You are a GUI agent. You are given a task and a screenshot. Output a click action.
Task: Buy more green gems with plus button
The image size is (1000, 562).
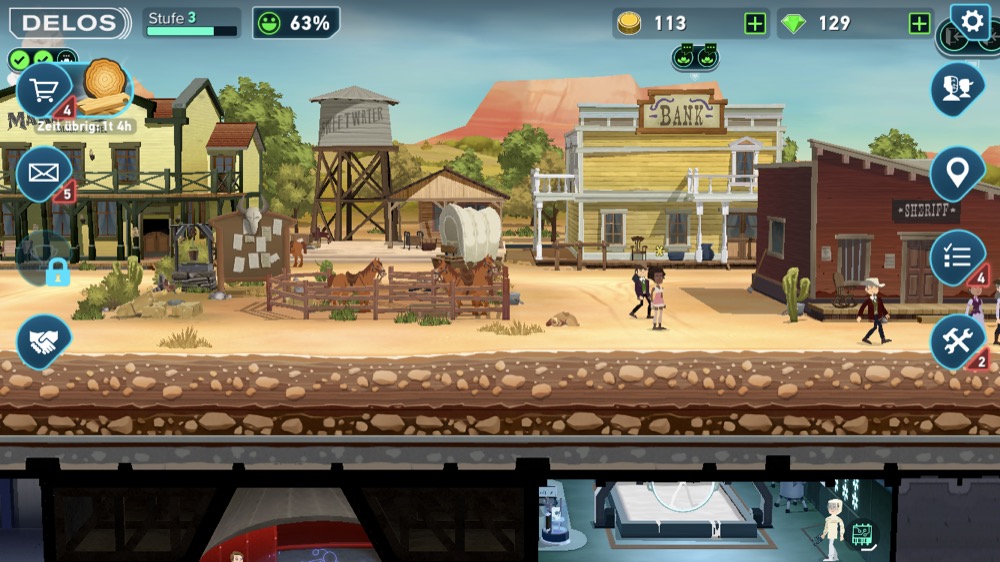[919, 24]
